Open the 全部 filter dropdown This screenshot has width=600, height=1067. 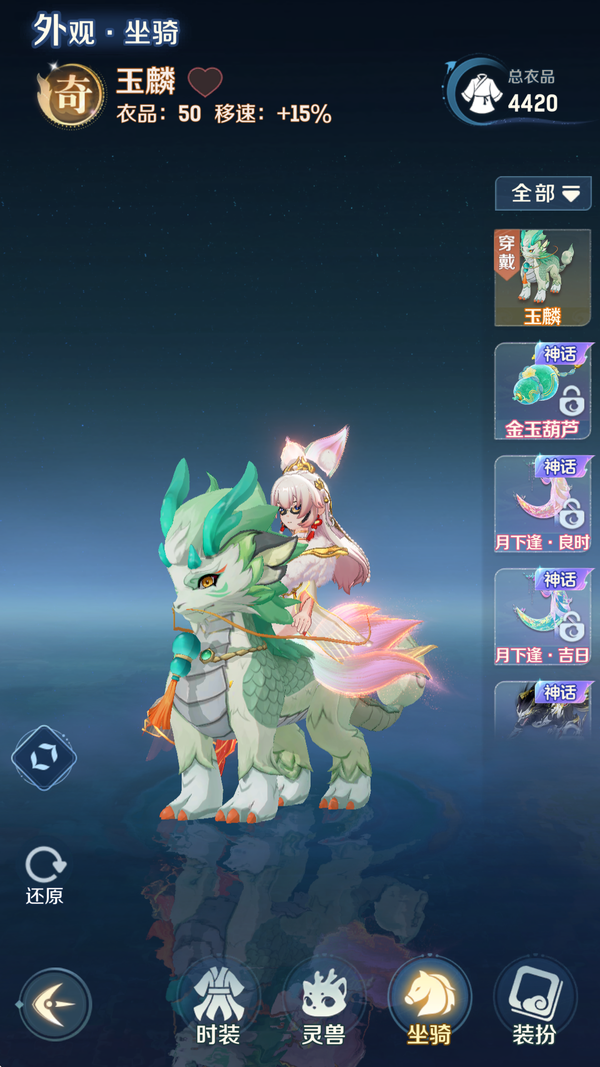click(543, 193)
